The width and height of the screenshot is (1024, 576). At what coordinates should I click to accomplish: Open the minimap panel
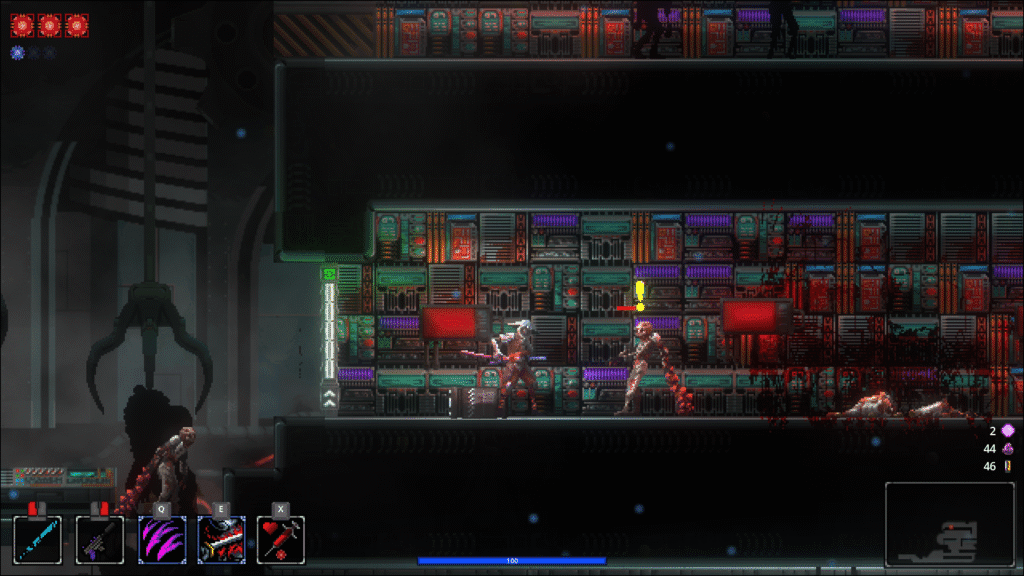point(949,525)
